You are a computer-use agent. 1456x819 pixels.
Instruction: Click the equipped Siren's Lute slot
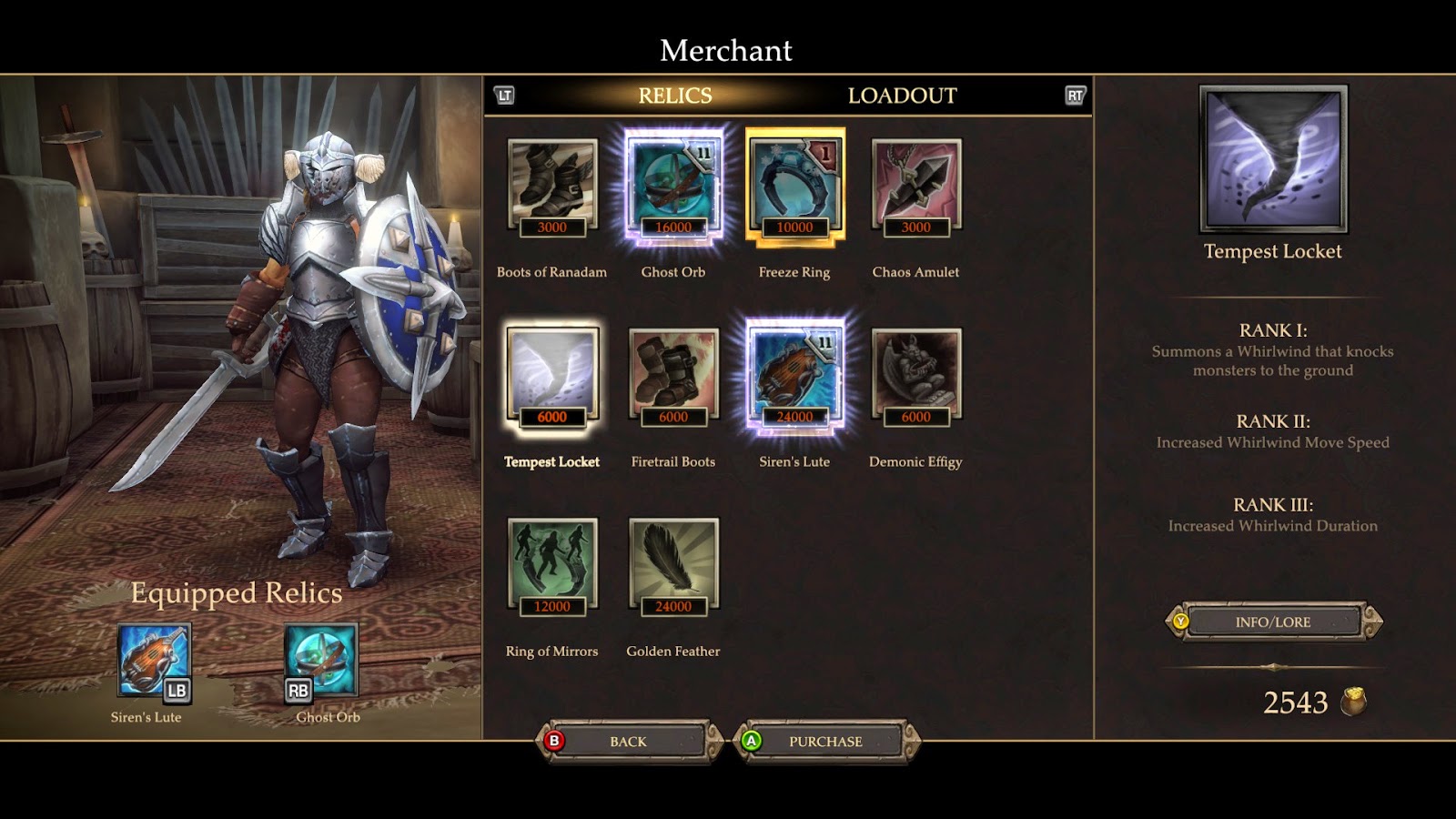pyautogui.click(x=153, y=661)
